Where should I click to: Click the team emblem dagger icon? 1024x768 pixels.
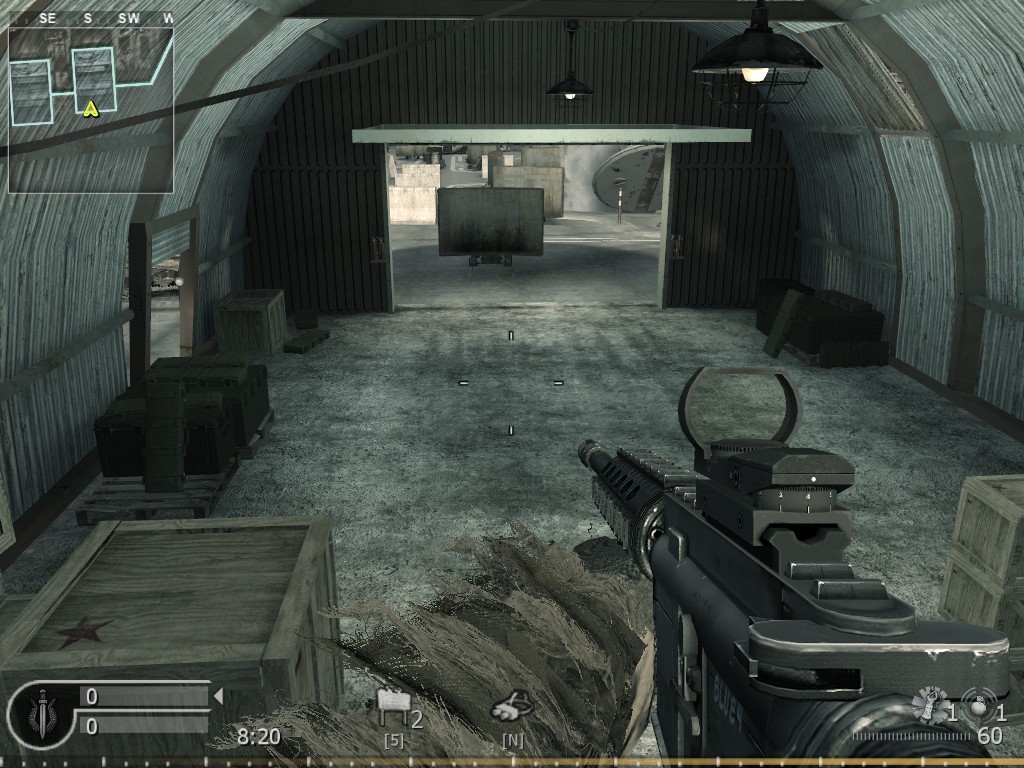coord(41,714)
